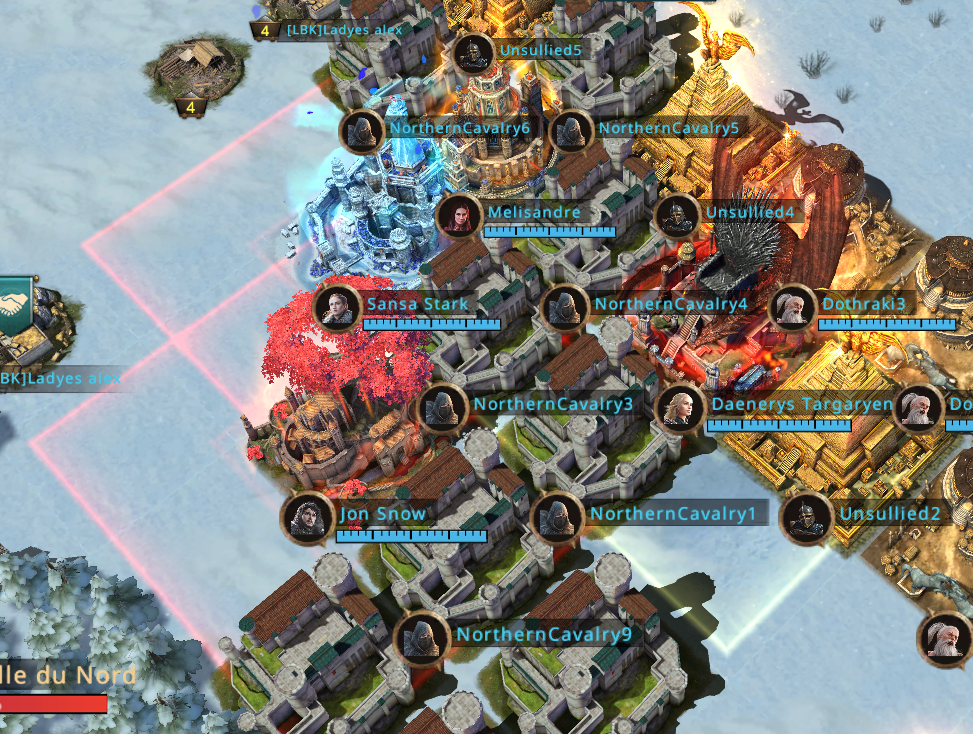Select the Jon Snow commander marker
This screenshot has height=734, width=973.
(x=307, y=518)
